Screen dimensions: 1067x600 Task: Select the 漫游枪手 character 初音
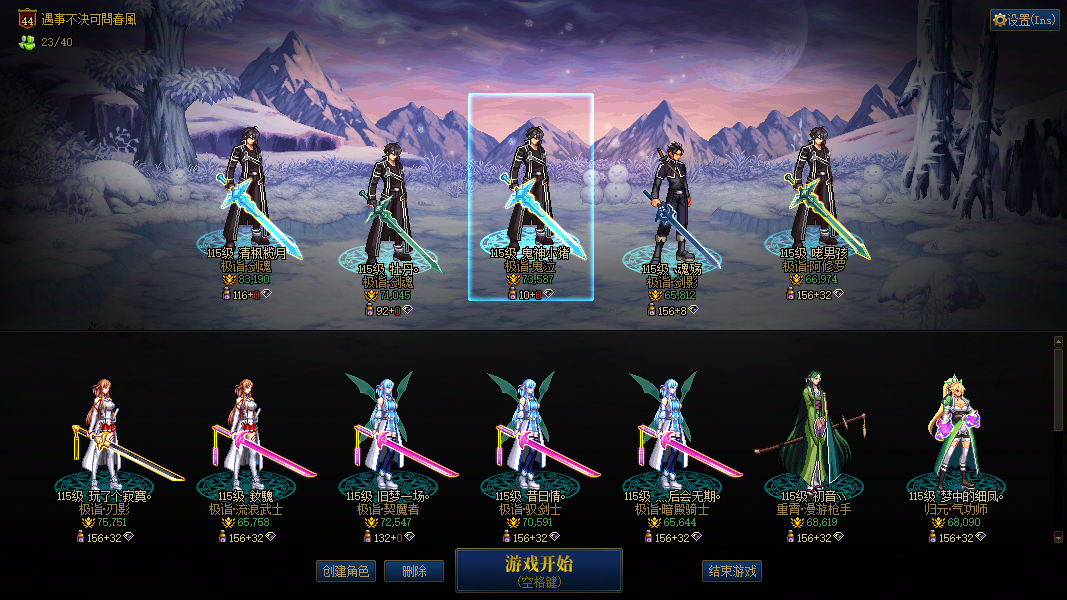click(x=814, y=440)
